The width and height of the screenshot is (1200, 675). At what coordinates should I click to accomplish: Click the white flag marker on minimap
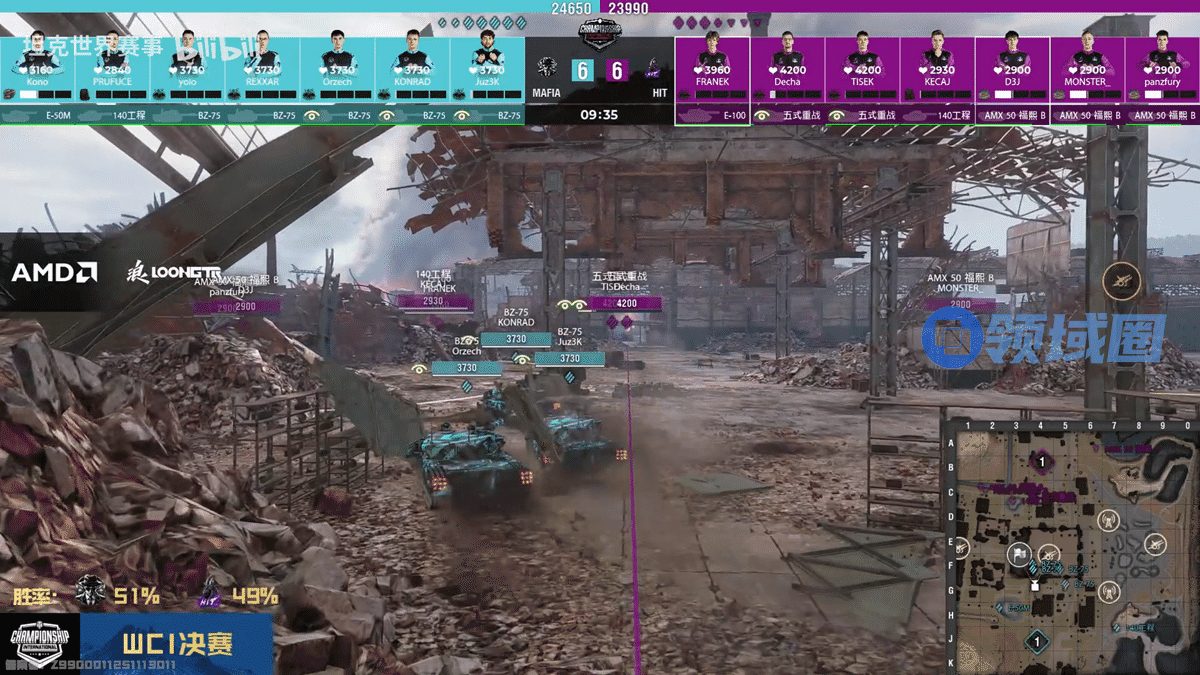1018,553
